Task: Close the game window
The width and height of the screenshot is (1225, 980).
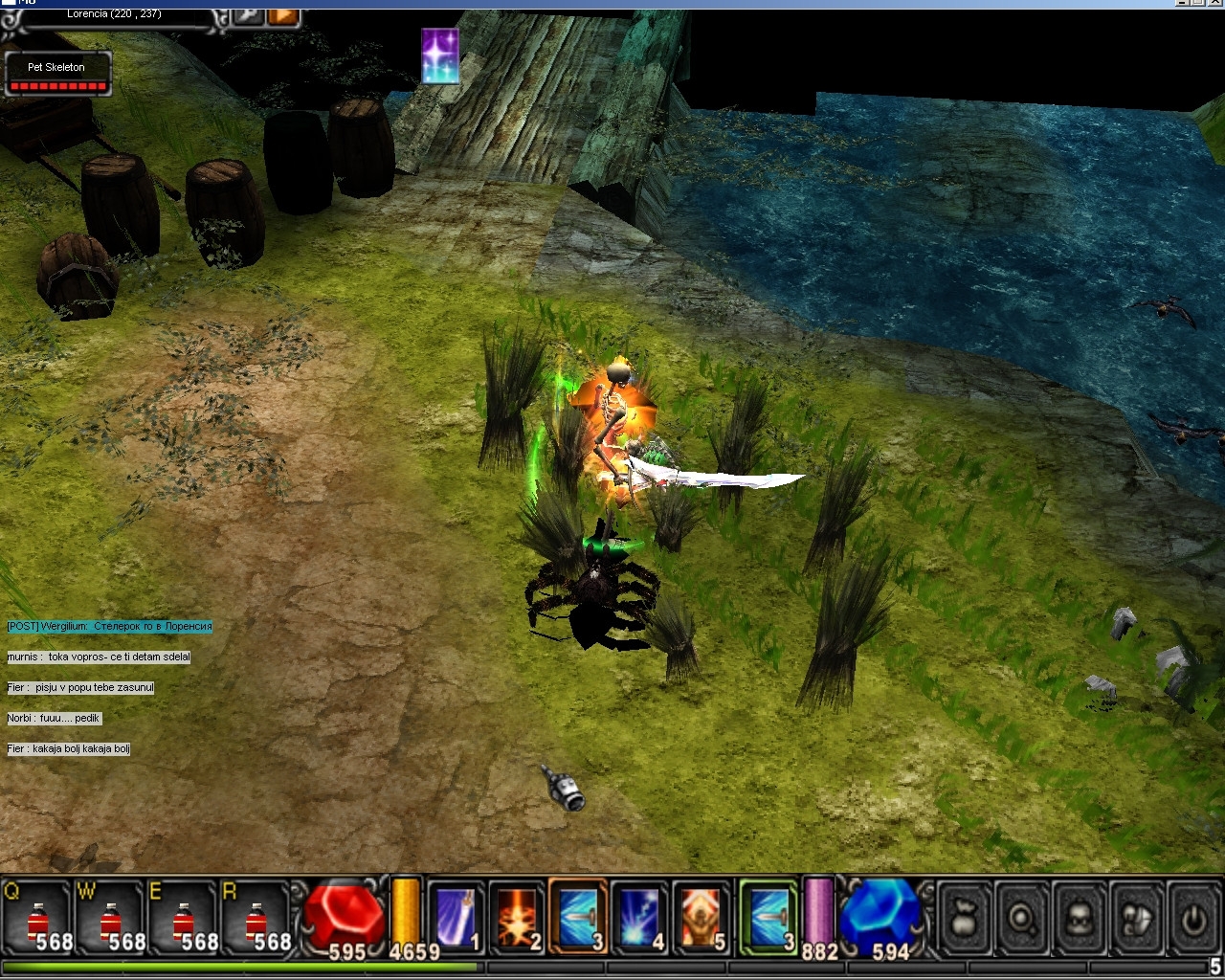Action: (x=1213, y=4)
